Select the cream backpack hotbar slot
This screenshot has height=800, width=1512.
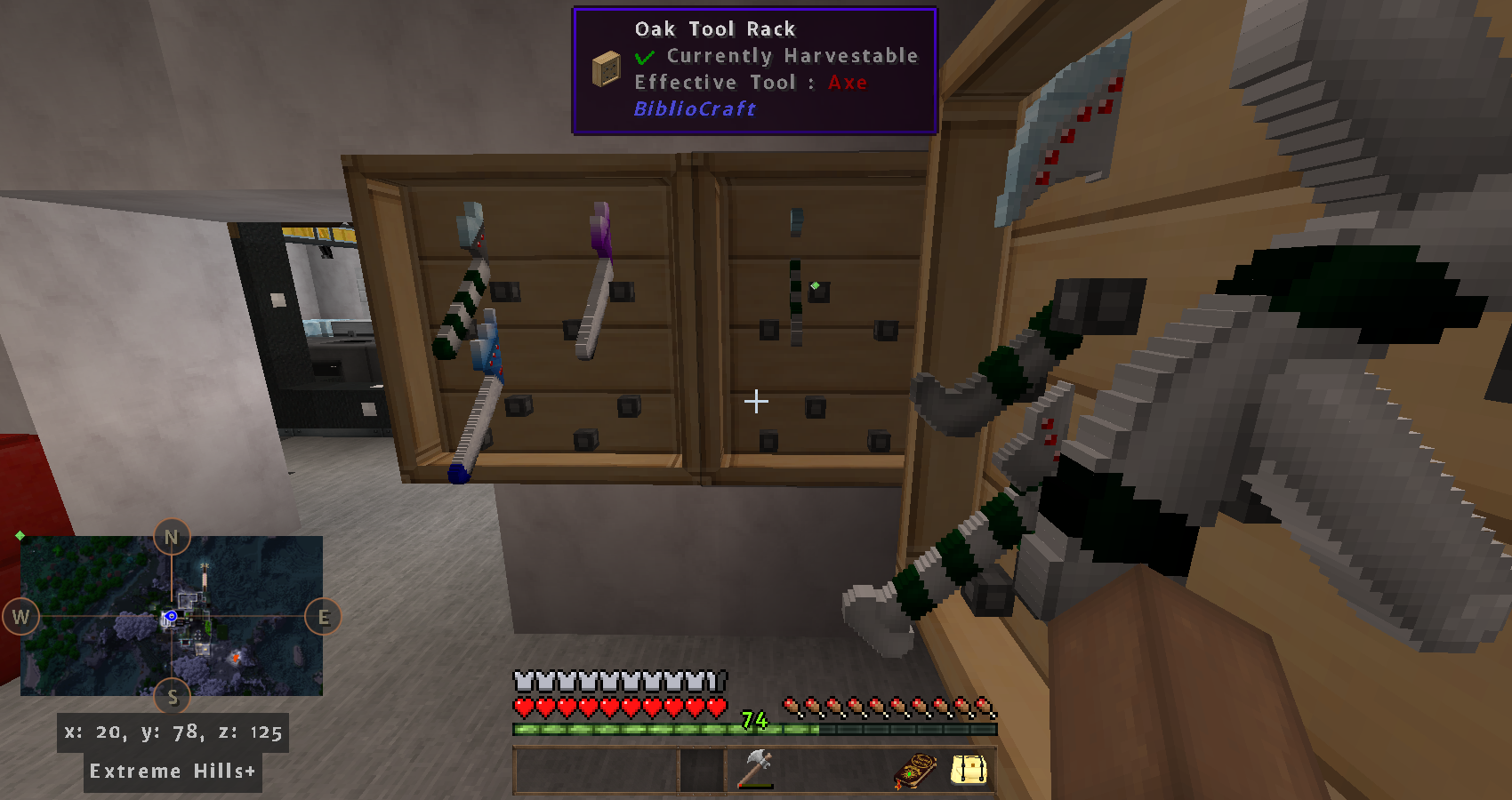[x=969, y=770]
